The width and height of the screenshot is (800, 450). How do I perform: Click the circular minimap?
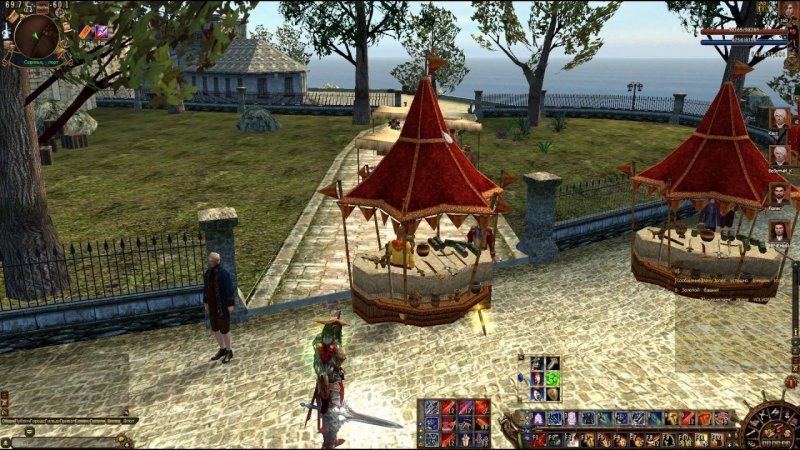tap(36, 35)
